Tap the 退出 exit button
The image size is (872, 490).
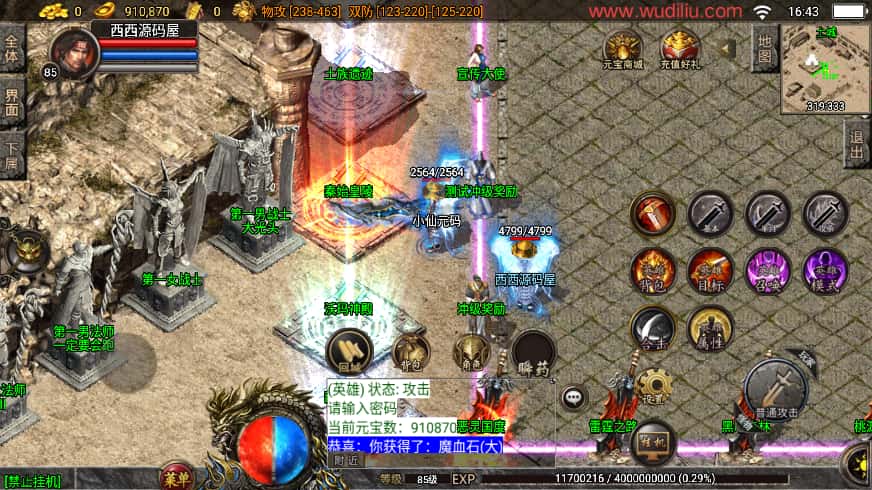[x=857, y=146]
